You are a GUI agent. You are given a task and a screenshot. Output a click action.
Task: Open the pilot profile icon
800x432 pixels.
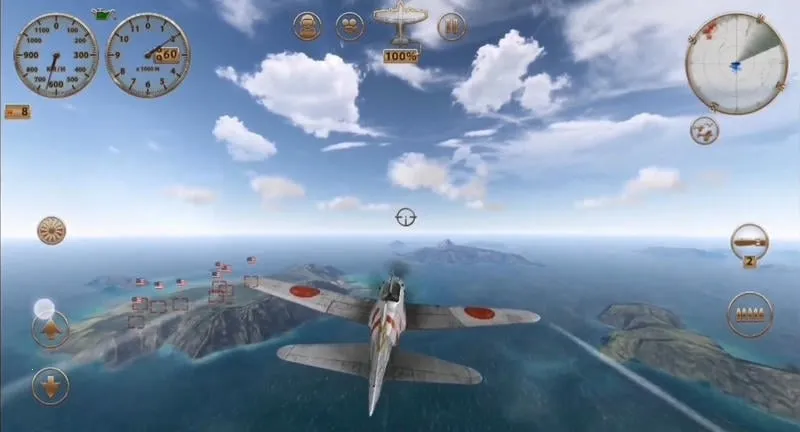(x=308, y=26)
